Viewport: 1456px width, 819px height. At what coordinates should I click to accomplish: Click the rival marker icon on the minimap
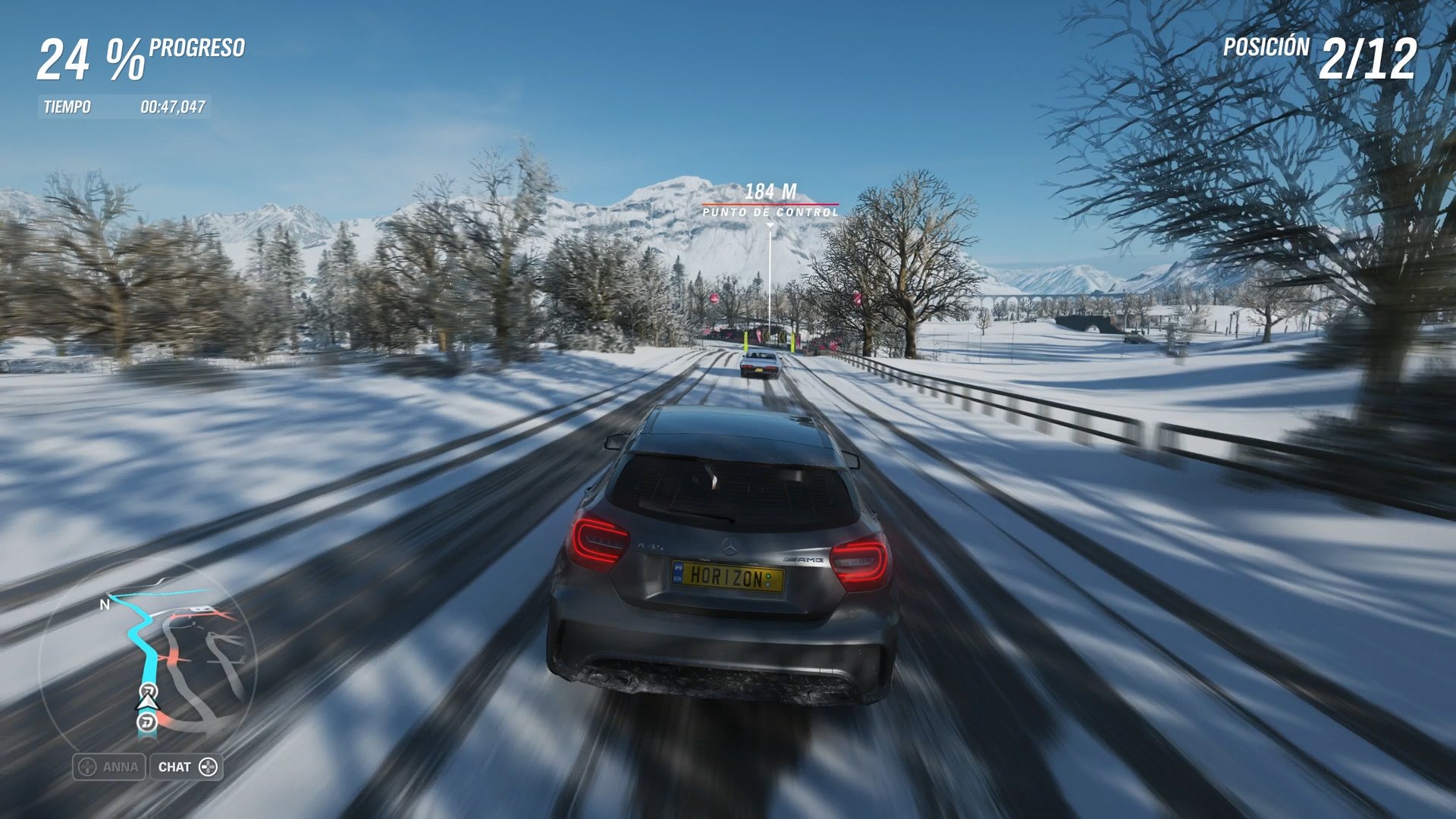[x=146, y=723]
